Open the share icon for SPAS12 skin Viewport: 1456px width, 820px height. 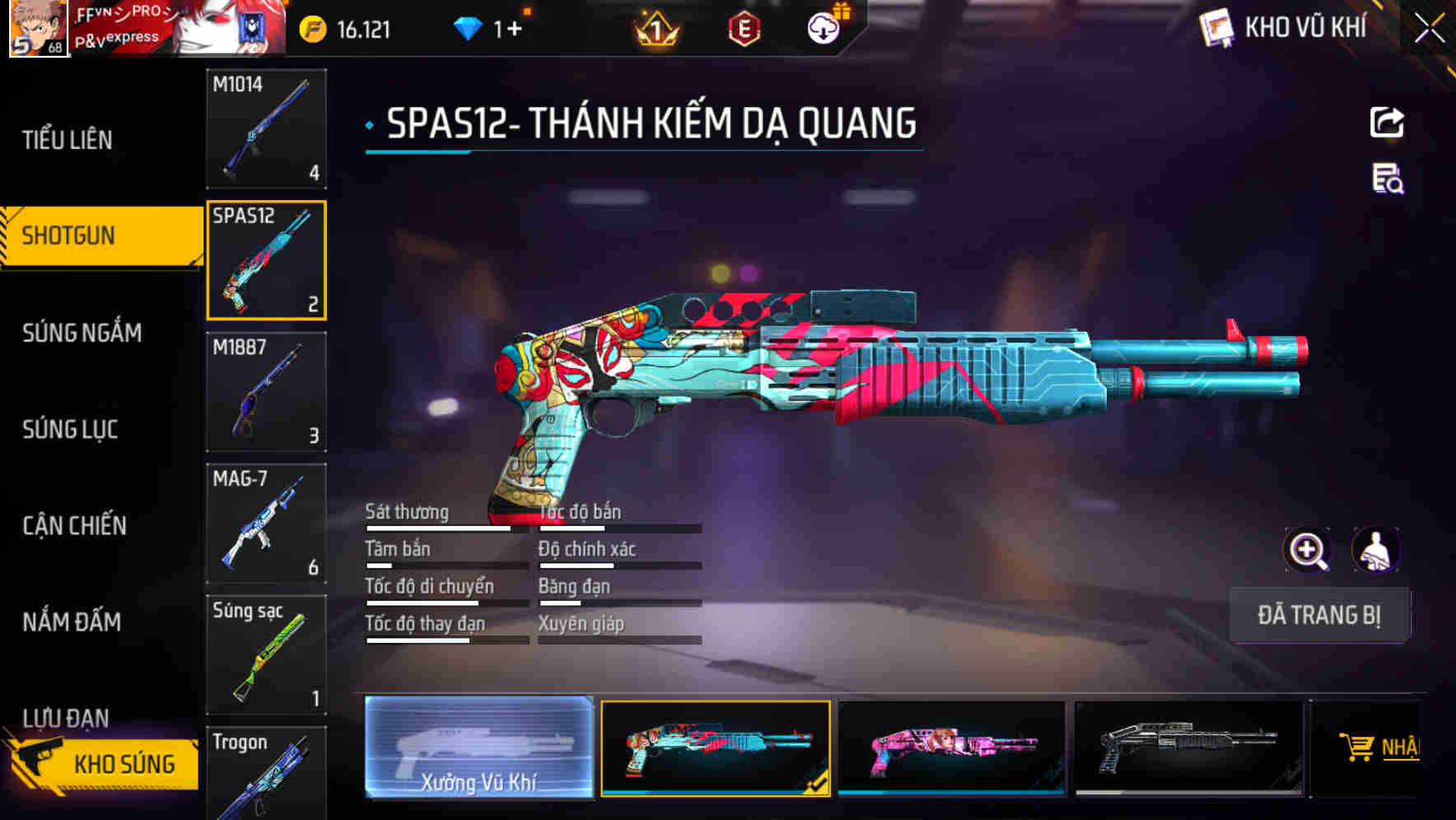point(1387,122)
